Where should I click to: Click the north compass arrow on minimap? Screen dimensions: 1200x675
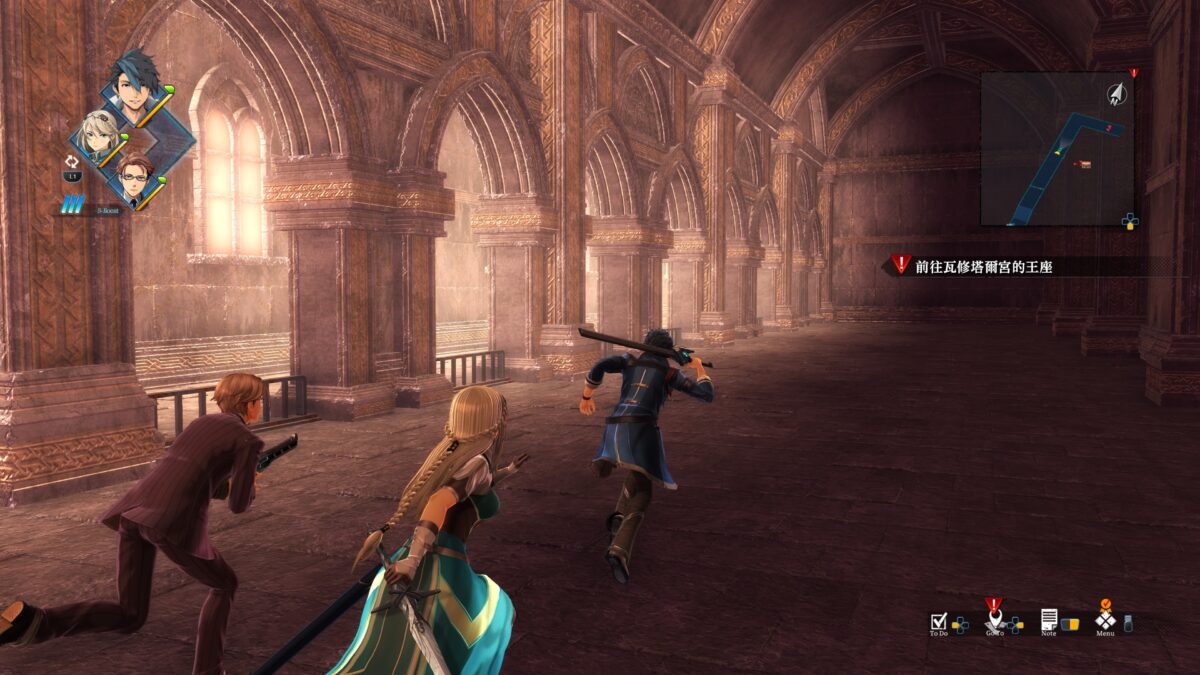coord(1116,94)
